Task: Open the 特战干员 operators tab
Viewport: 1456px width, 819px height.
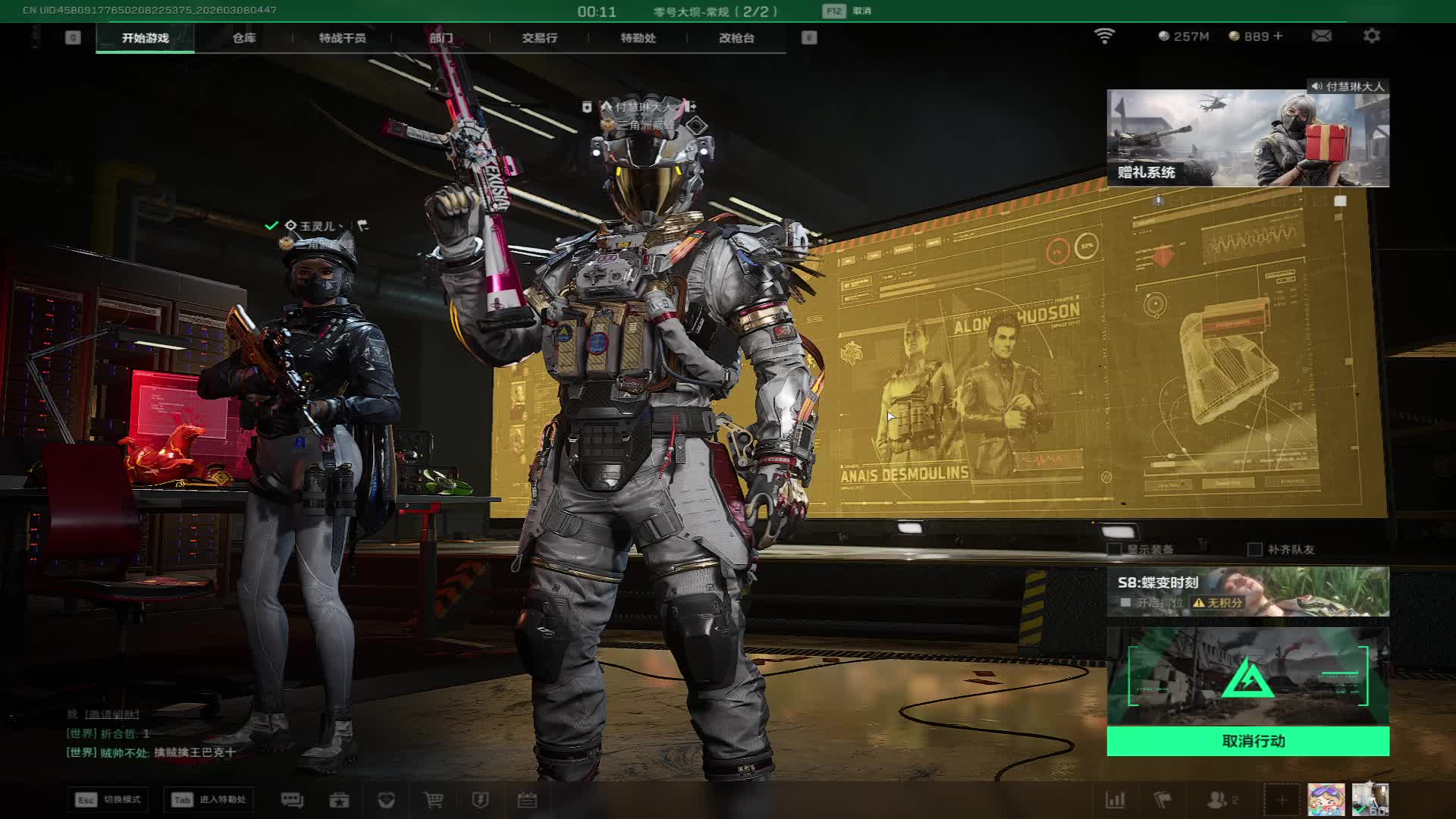Action: tap(342, 38)
